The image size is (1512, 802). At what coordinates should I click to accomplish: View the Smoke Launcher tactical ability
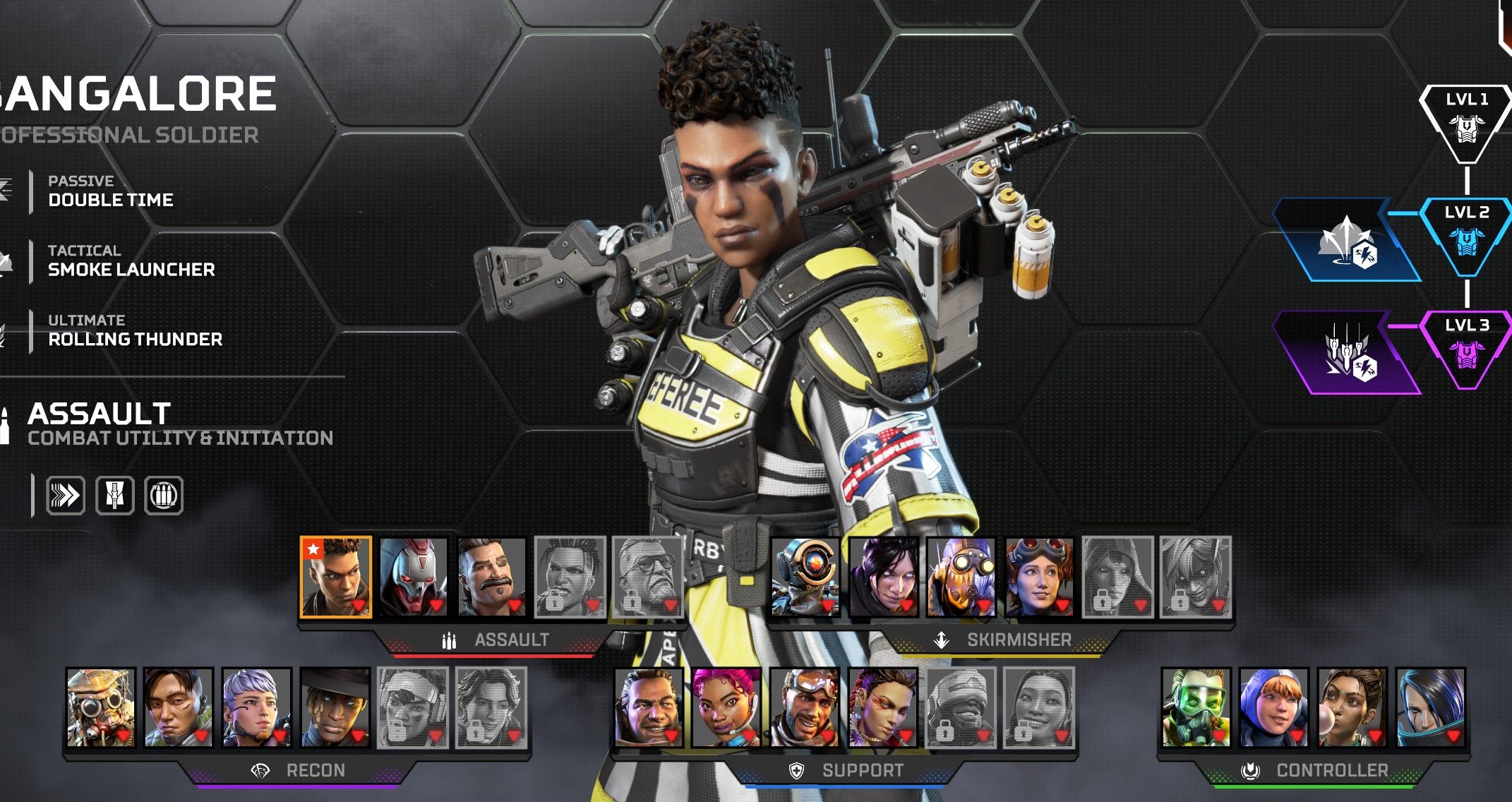coord(131,261)
